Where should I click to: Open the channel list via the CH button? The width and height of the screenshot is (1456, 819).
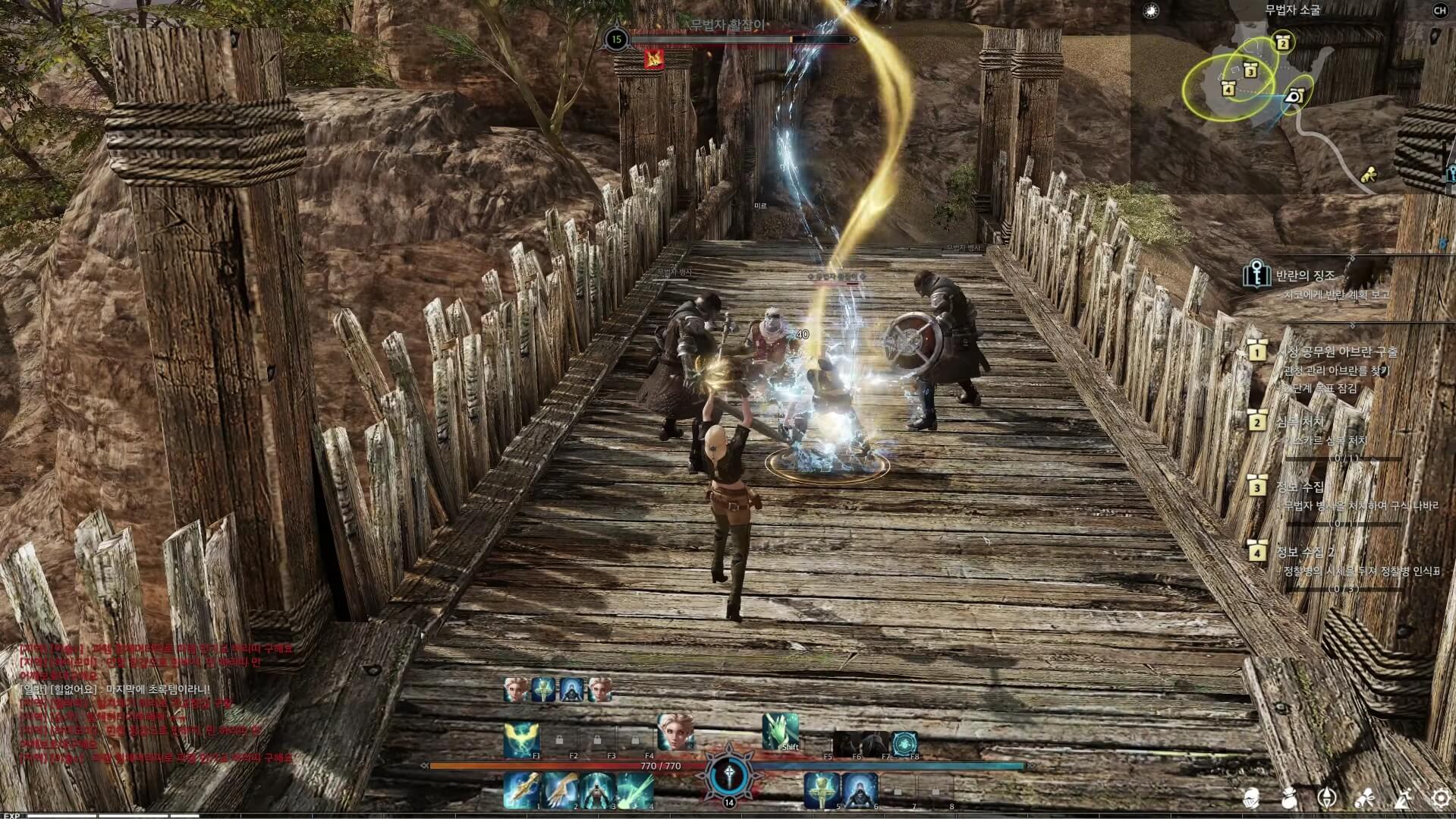tap(1440, 11)
